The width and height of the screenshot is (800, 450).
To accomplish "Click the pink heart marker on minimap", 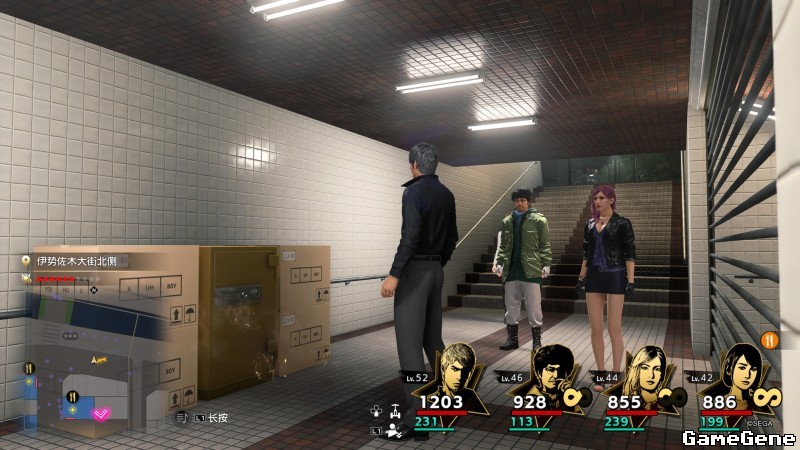I will (101, 414).
